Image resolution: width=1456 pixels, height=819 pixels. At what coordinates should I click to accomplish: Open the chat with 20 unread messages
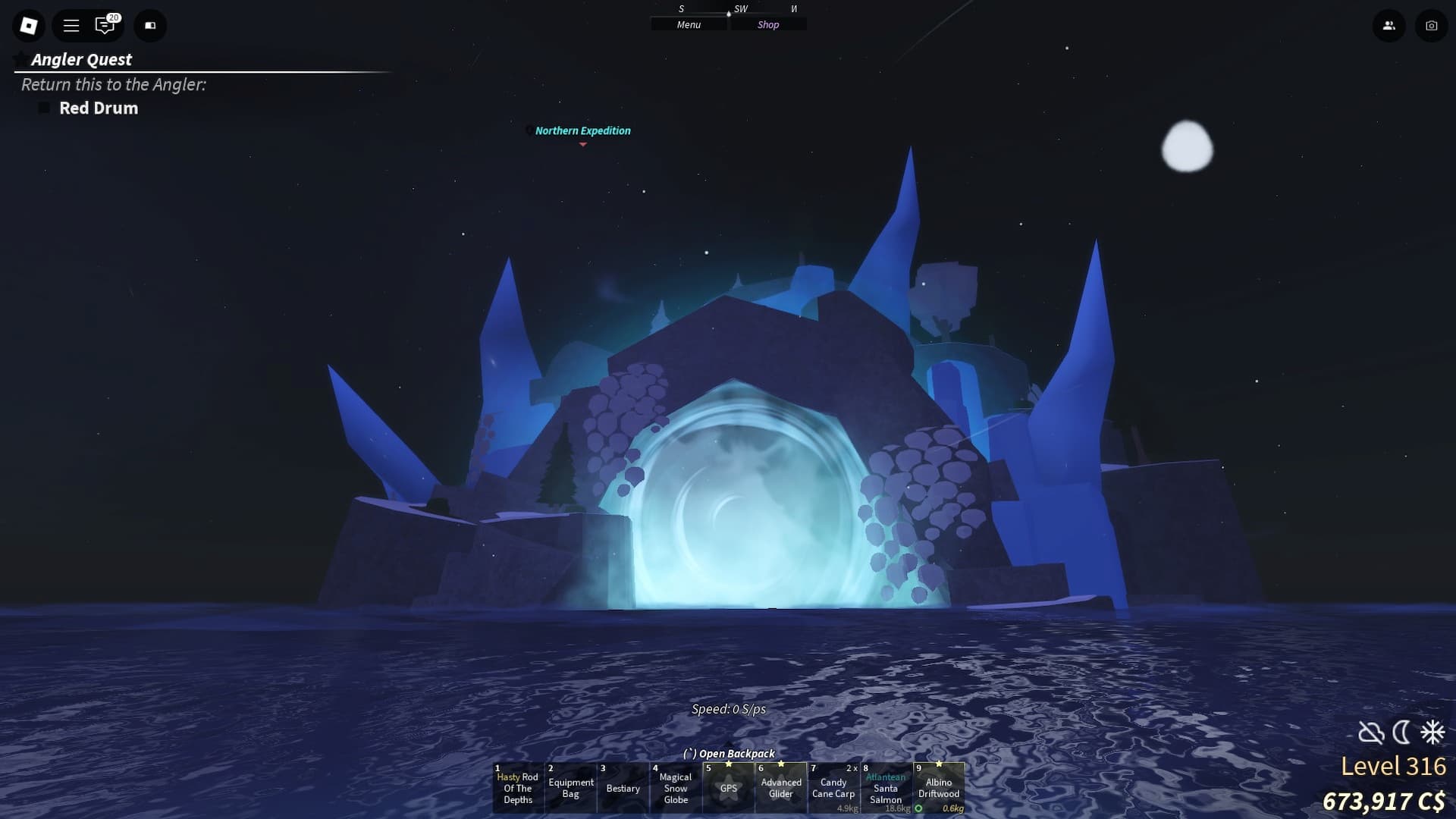coord(106,25)
